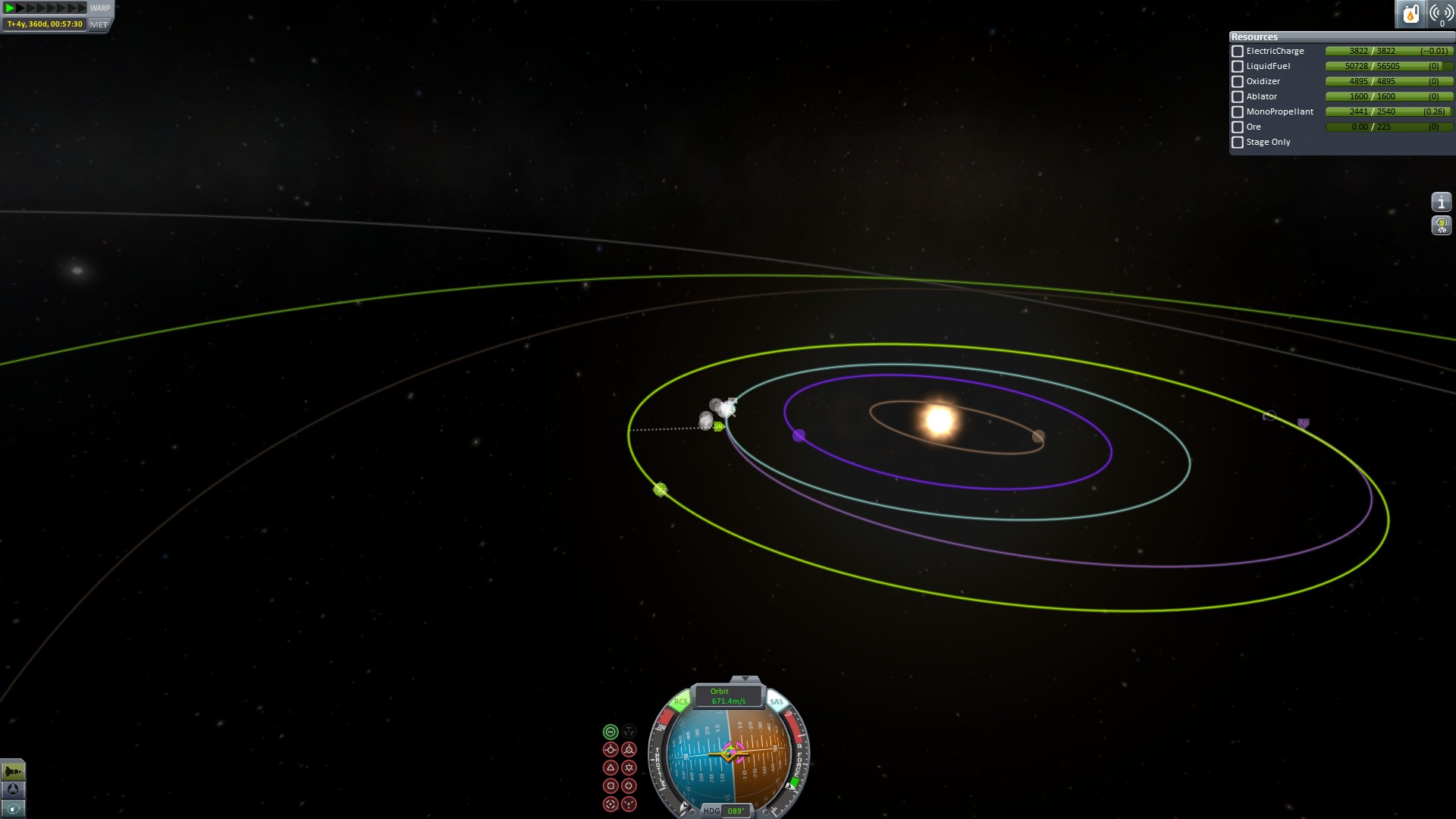Click the green rocket icon at bottom-left
The image size is (1456, 819).
[x=13, y=771]
